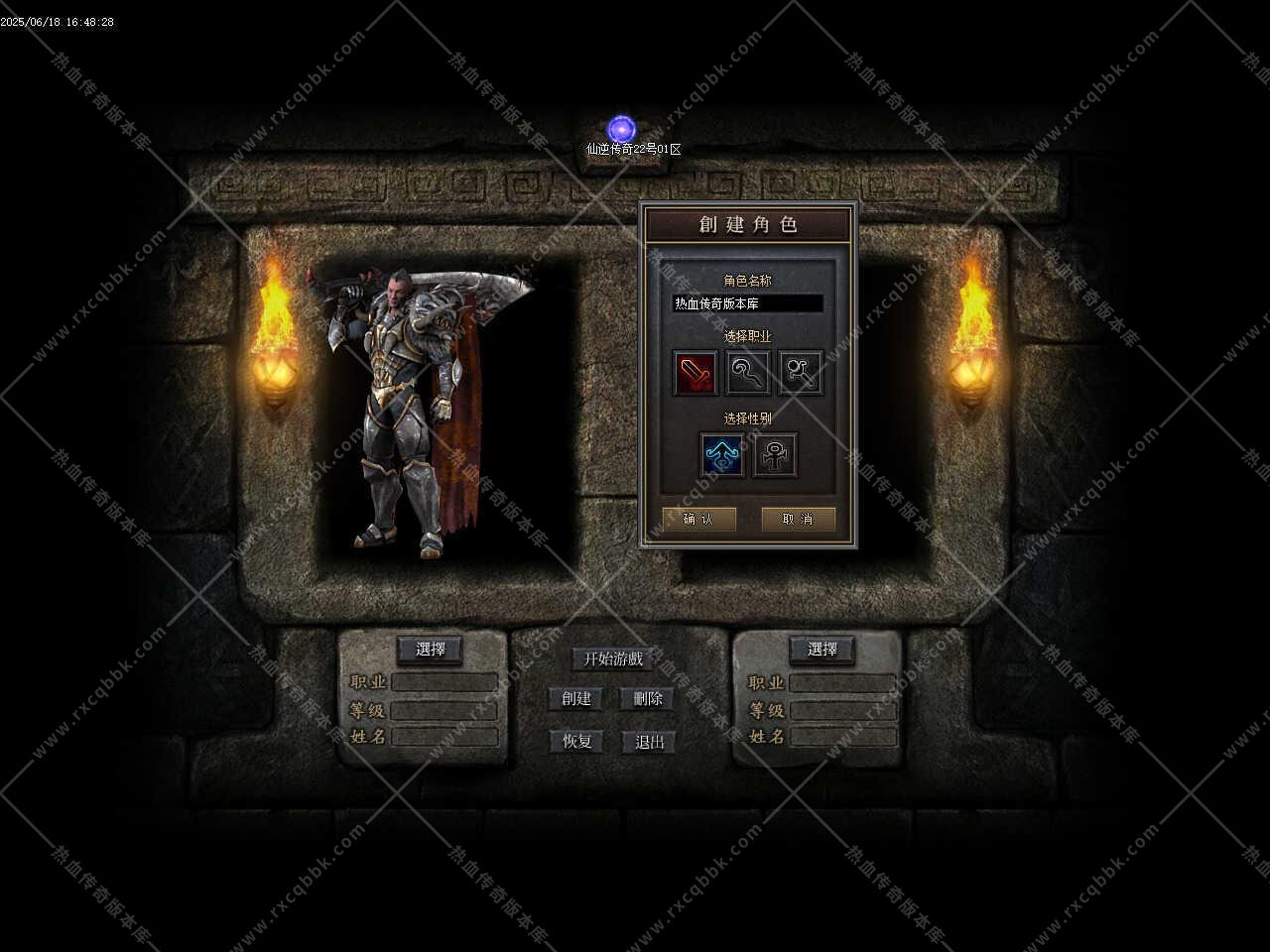The width and height of the screenshot is (1270, 952).
Task: Exit the game via 退出
Action: coord(649,741)
